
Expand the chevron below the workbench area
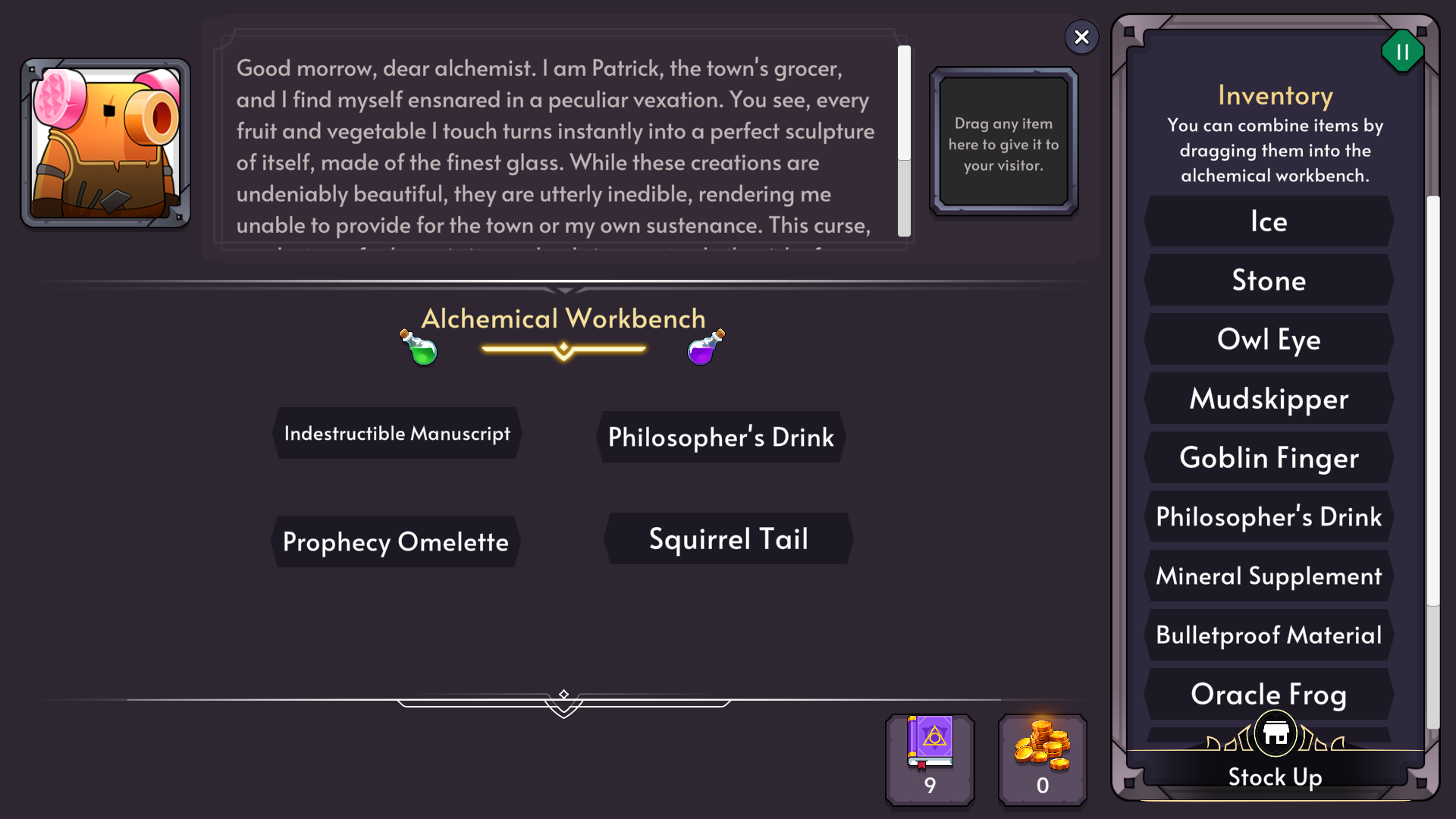coord(563,706)
